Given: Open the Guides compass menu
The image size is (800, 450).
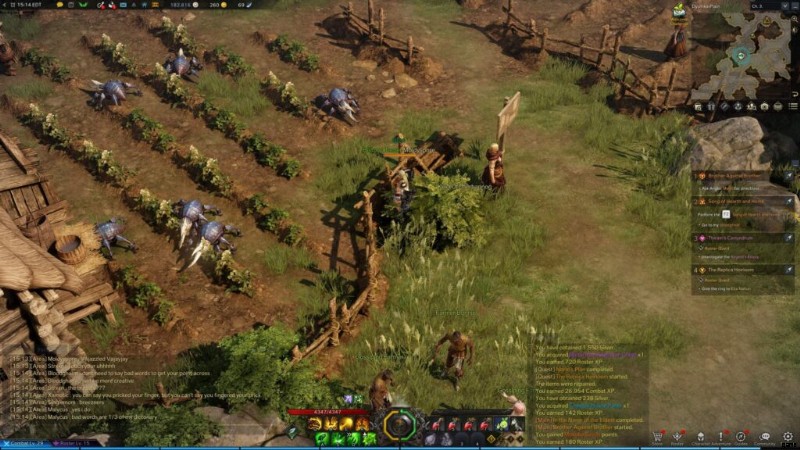Looking at the screenshot, I should 741,437.
